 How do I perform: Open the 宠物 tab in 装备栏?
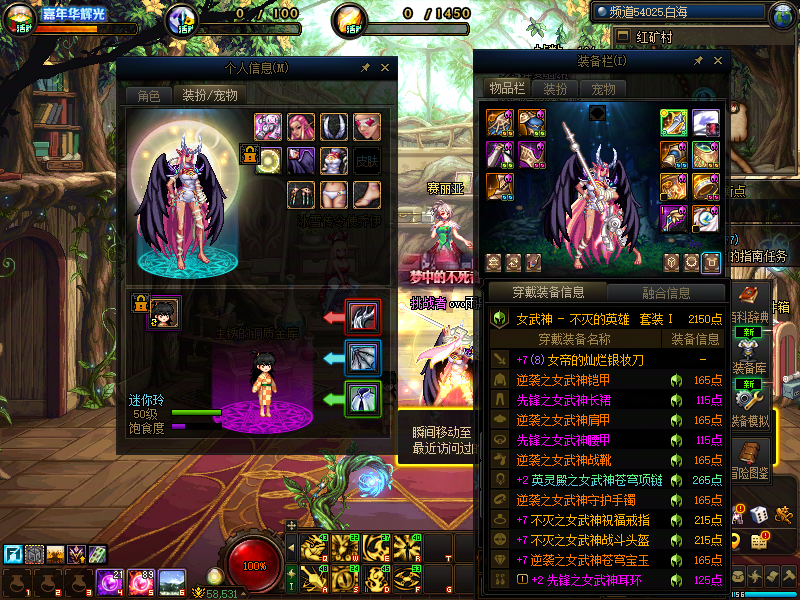click(x=604, y=88)
